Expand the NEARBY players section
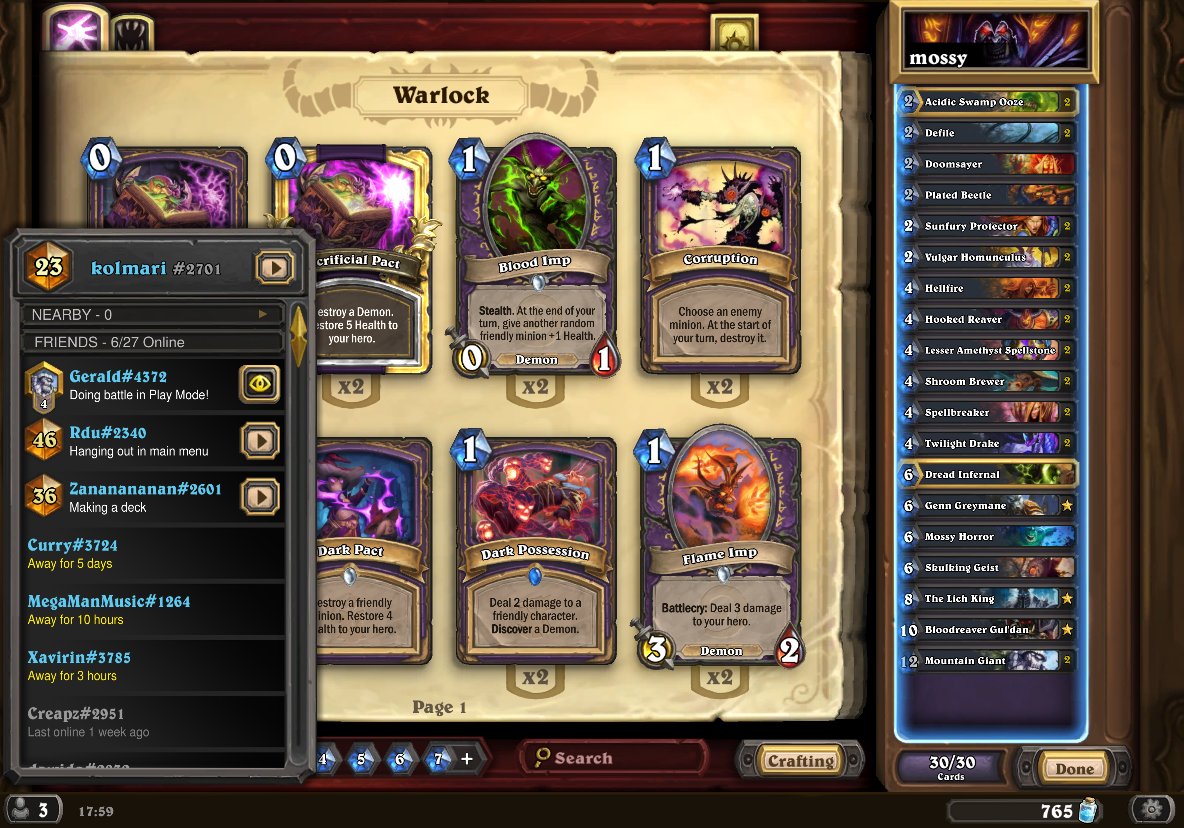 pos(150,314)
